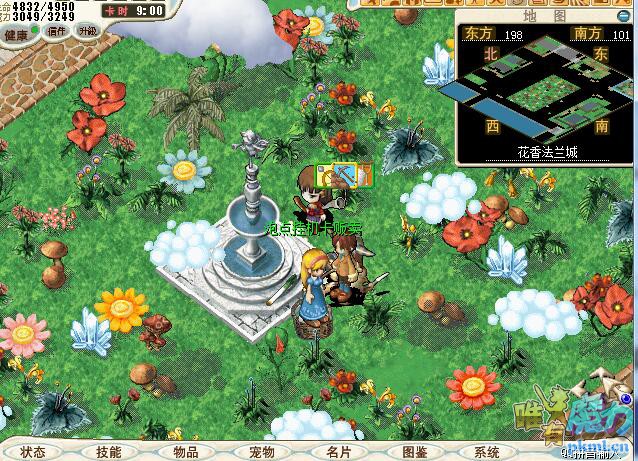Open the 名片 name card menu
This screenshot has height=461, width=638.
coord(338,452)
